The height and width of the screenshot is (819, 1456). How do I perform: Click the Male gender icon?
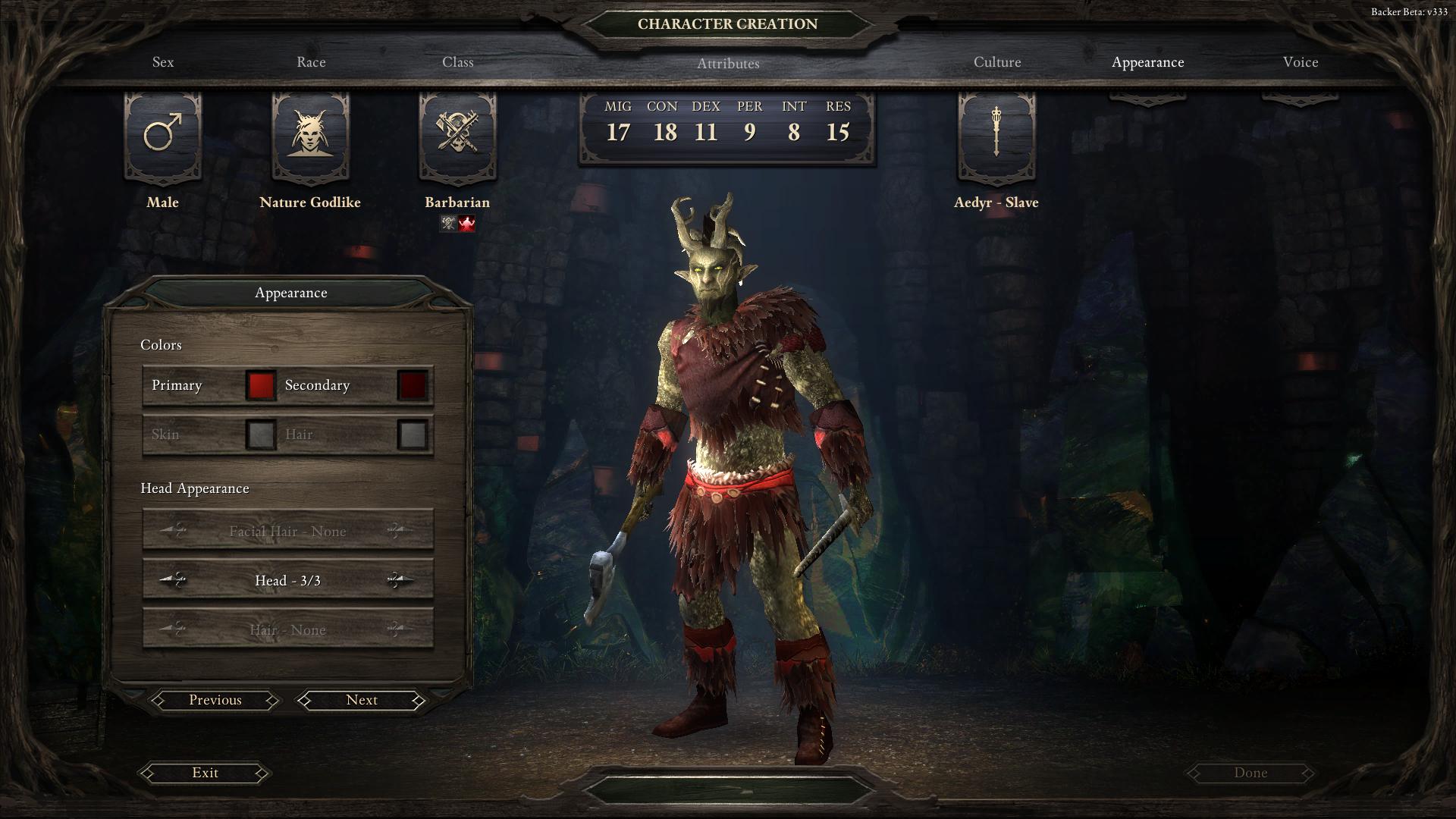coord(163,134)
